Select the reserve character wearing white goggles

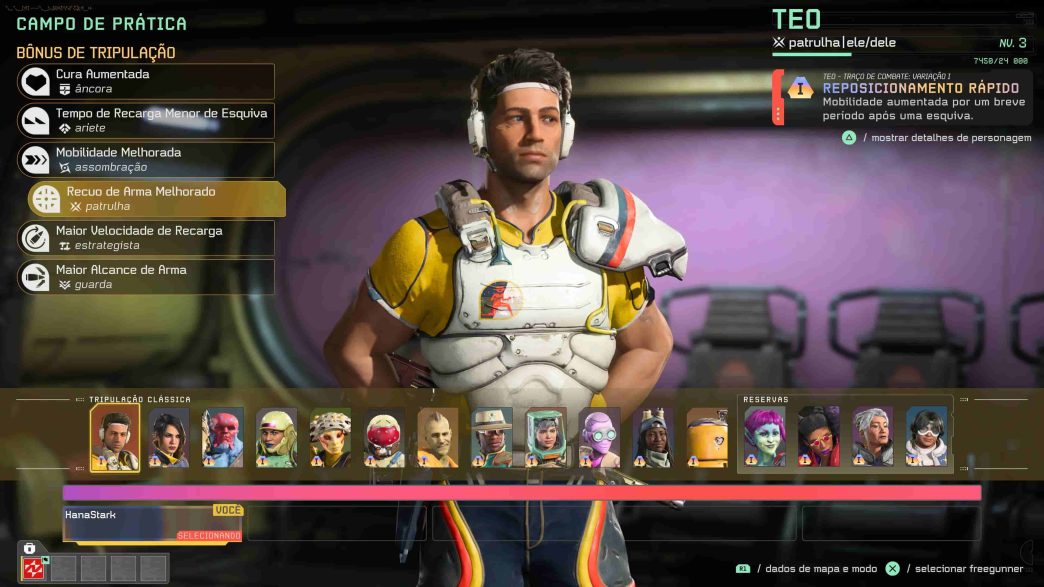pos(926,436)
